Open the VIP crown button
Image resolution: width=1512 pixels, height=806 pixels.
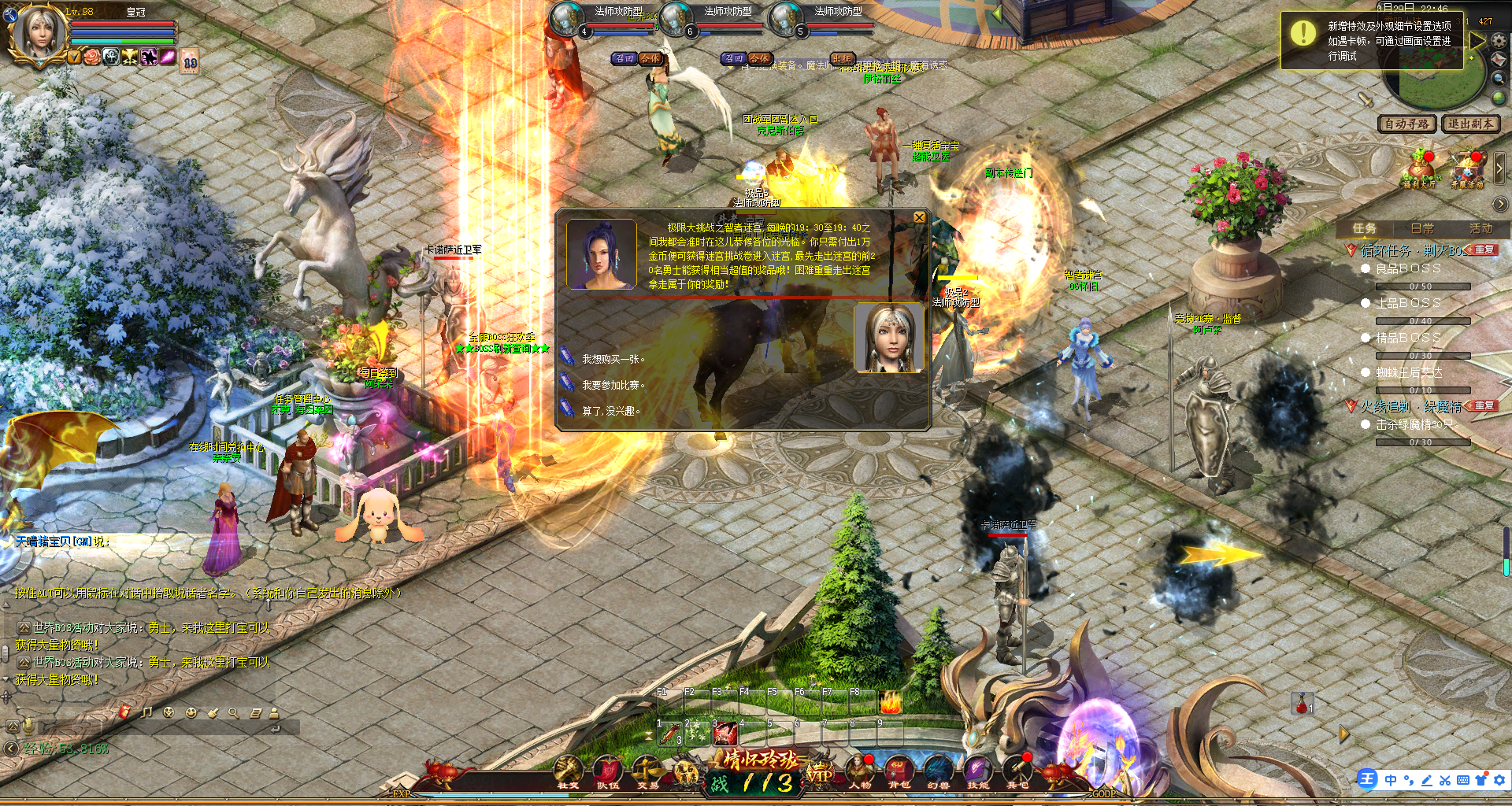pos(820,775)
